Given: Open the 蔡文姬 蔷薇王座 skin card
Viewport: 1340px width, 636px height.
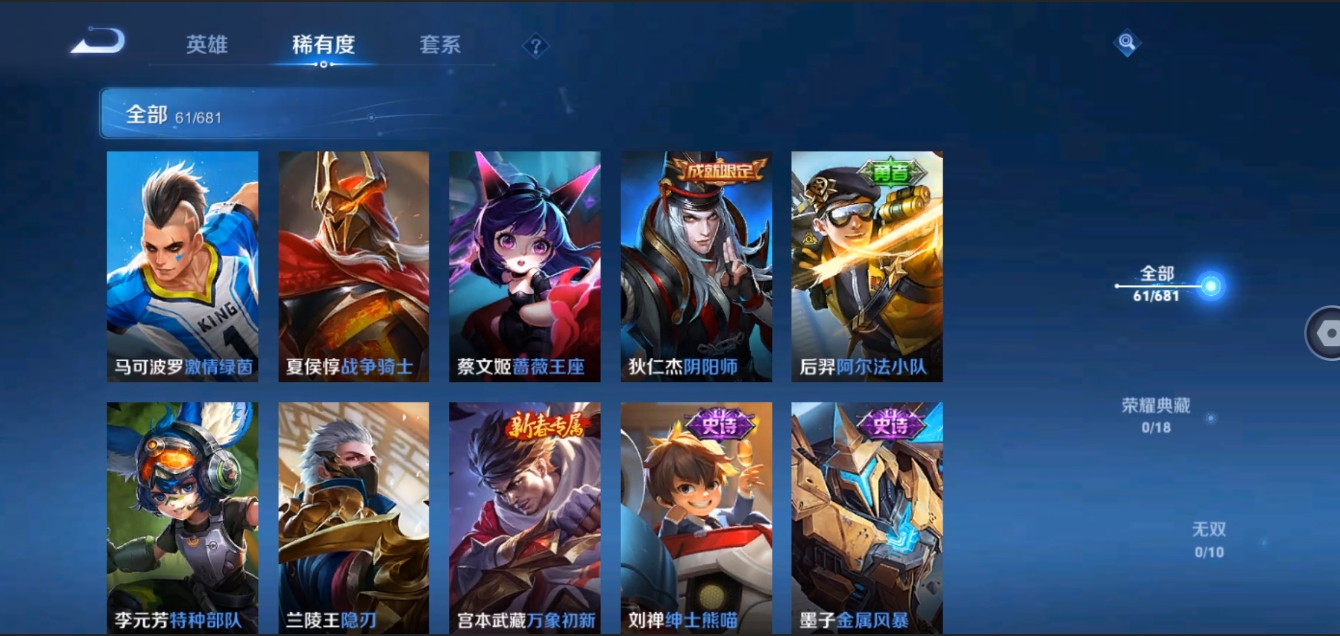Looking at the screenshot, I should (x=525, y=266).
